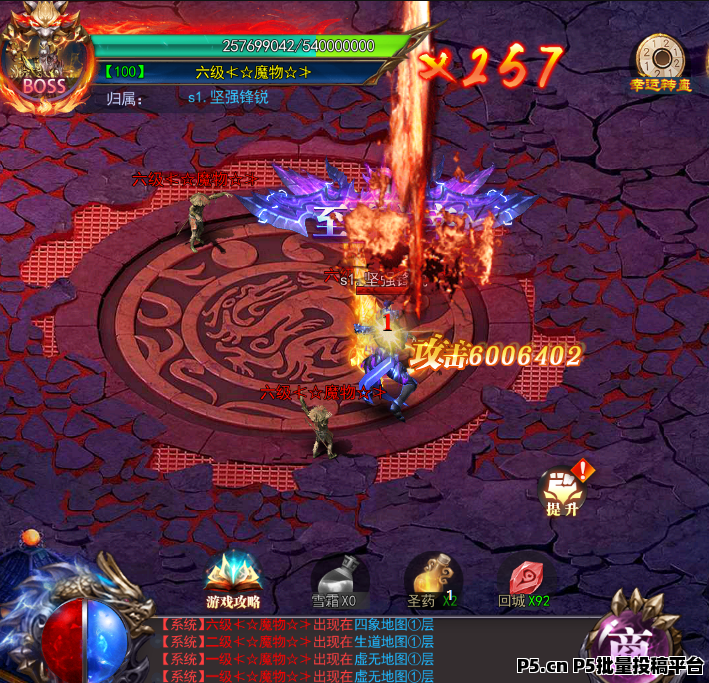Image resolution: width=709 pixels, height=683 pixels.
Task: Open the 游戏攻略 game guide
Action: (233, 579)
